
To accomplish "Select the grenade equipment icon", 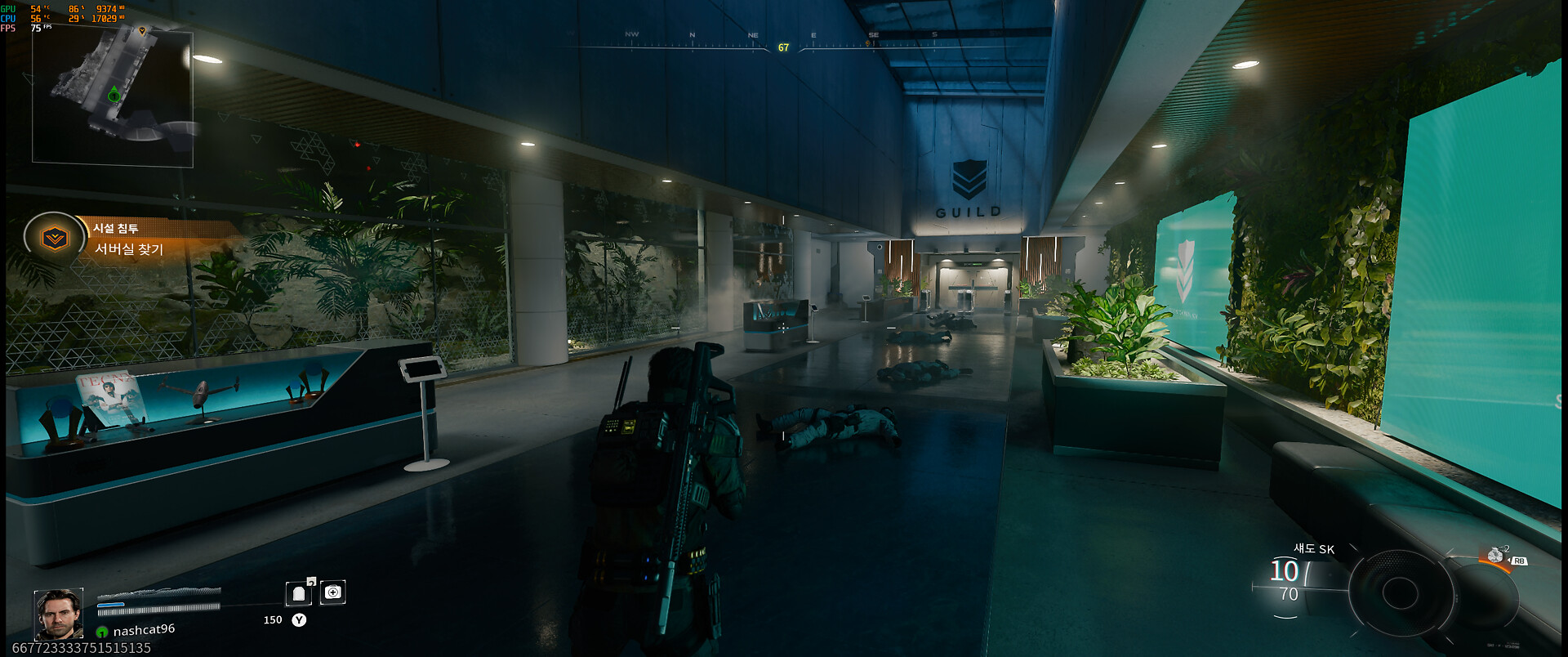I will [1495, 556].
